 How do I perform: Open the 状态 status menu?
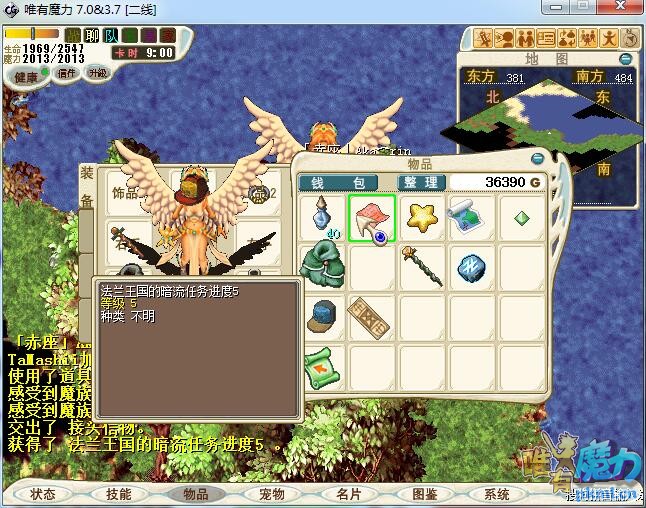pos(43,494)
